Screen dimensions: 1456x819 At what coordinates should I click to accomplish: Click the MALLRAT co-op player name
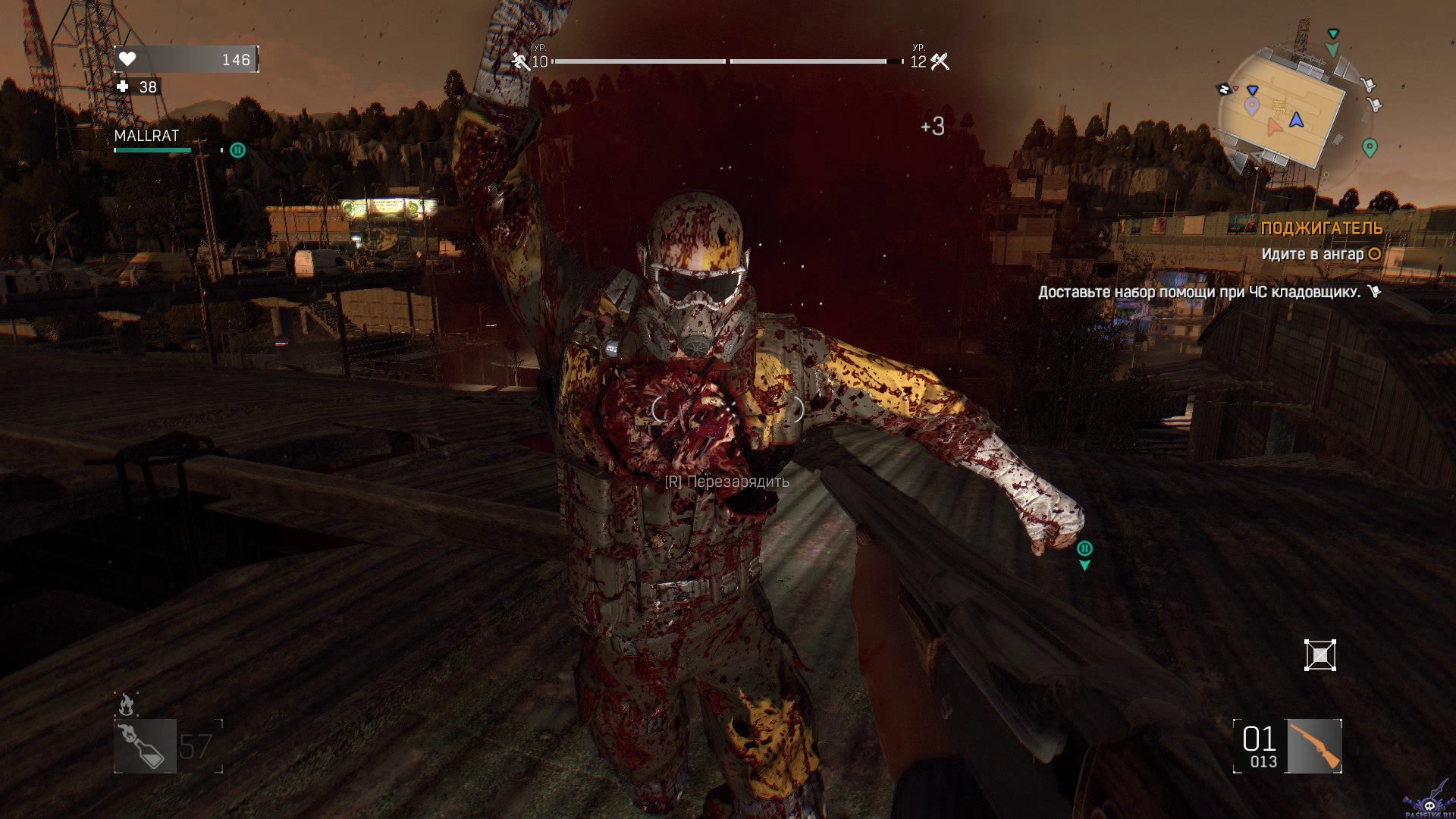pos(146,136)
